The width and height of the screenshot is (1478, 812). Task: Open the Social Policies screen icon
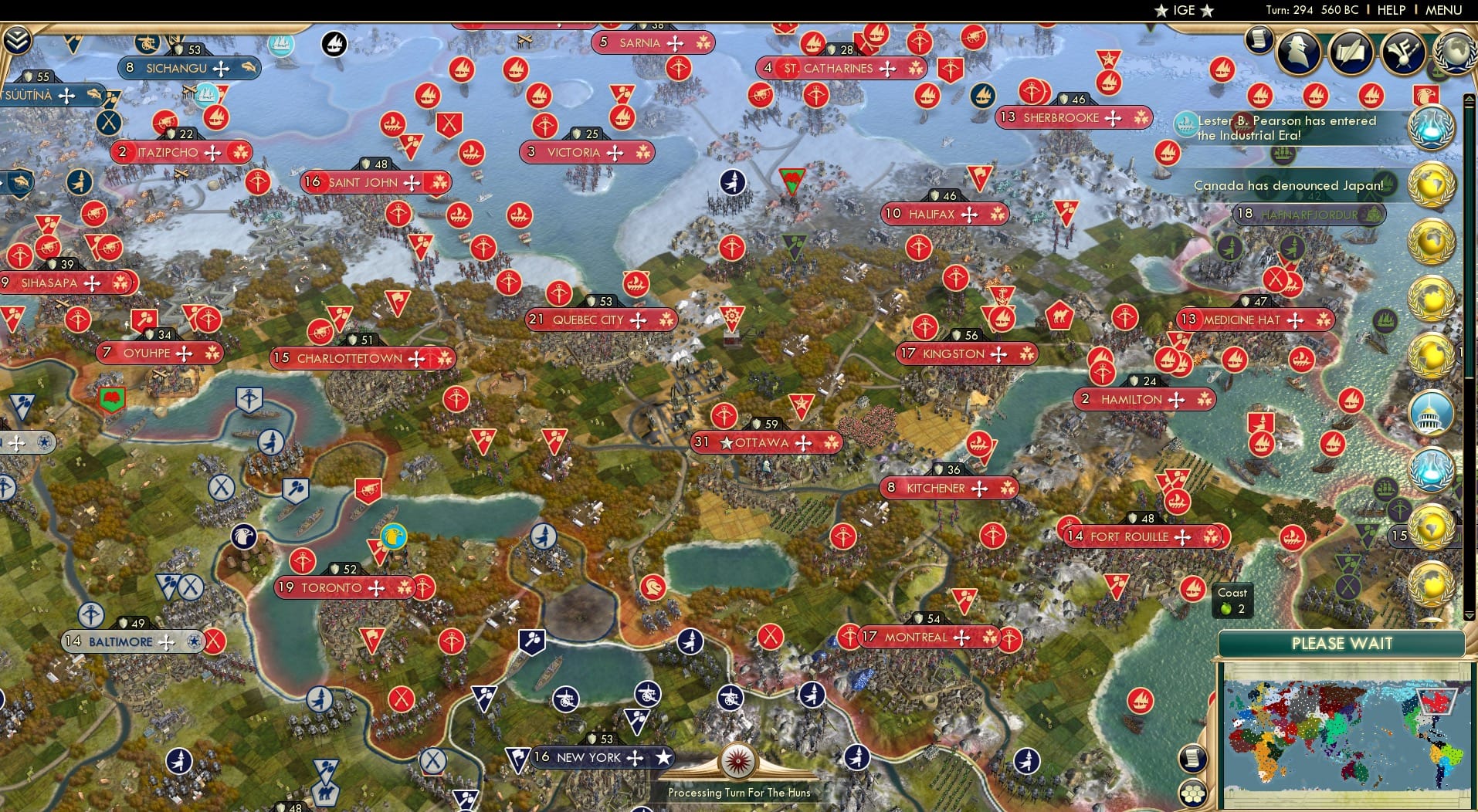point(1351,51)
